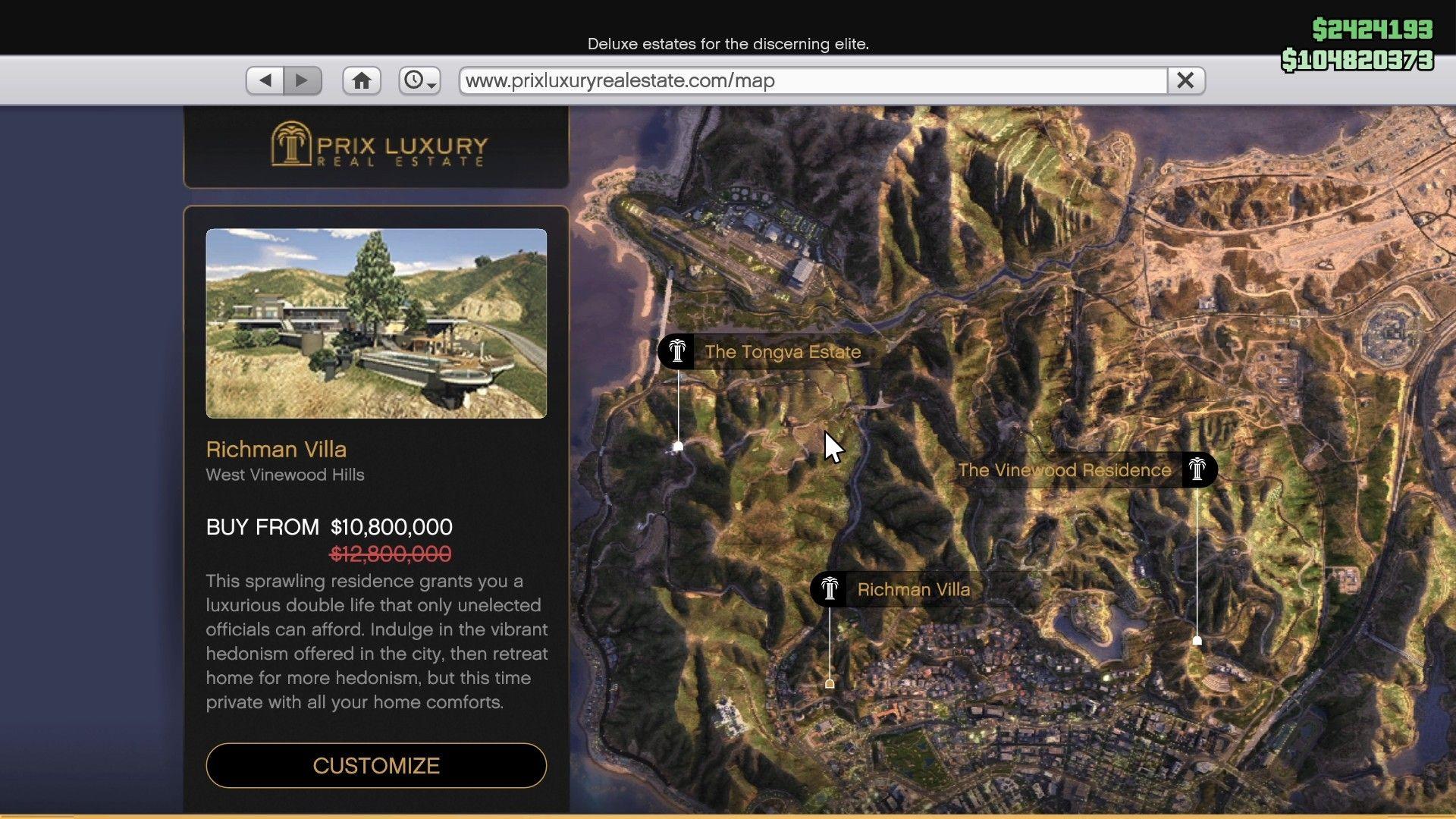
Task: View the Richman Villa property photo
Action: 376,322
